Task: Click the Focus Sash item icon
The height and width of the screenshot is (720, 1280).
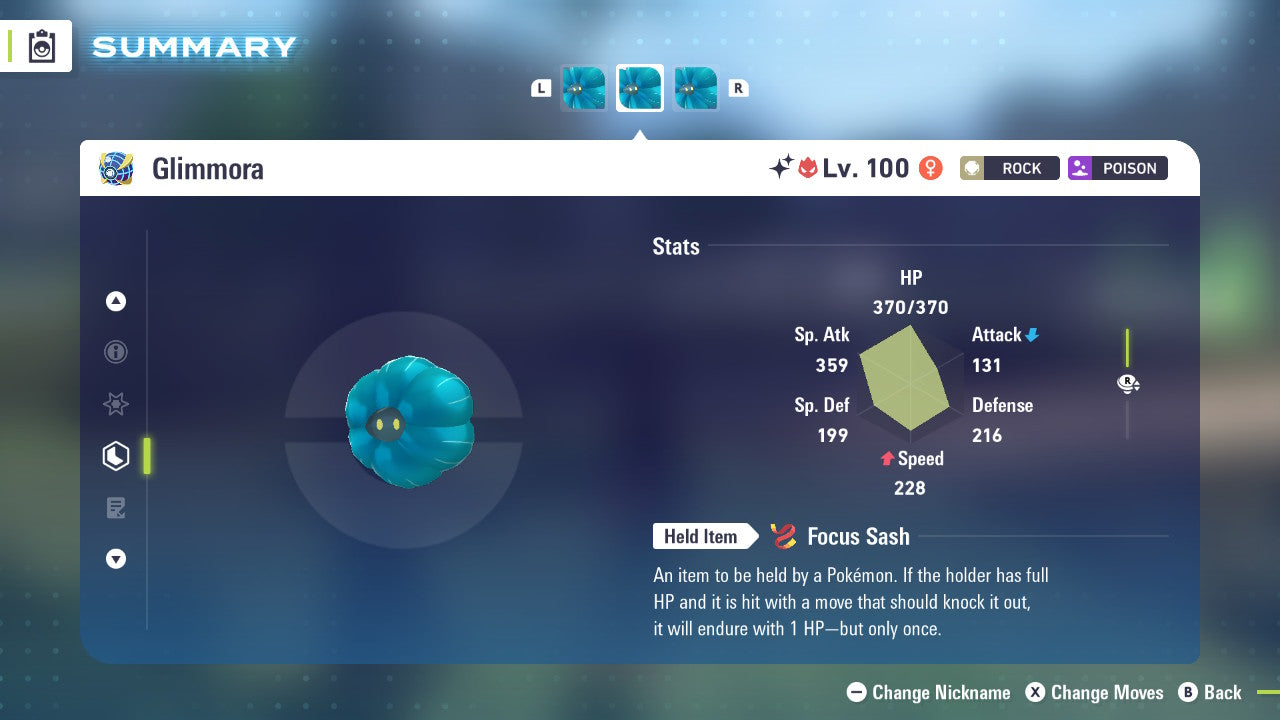Action: (x=784, y=536)
